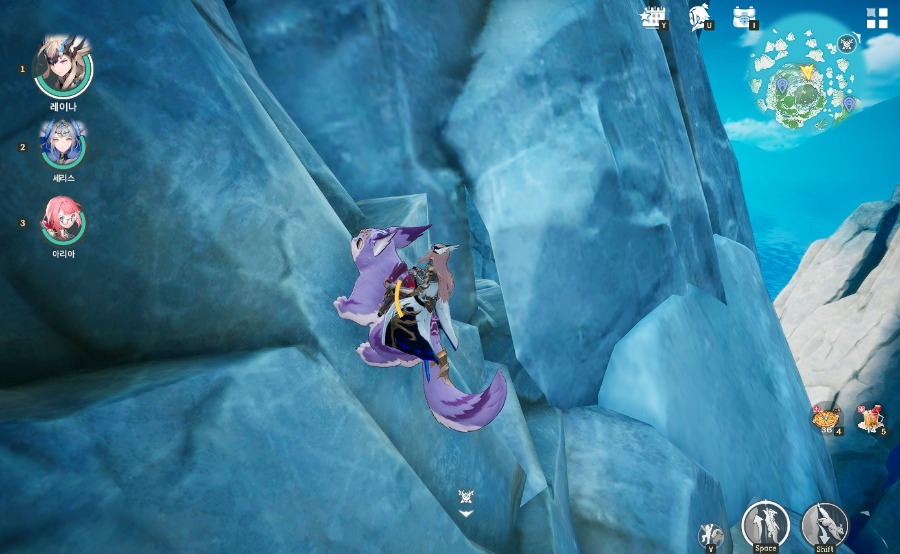Viewport: 900px width, 554px height.
Task: Click the skull marker with down arrow
Action: [466, 499]
